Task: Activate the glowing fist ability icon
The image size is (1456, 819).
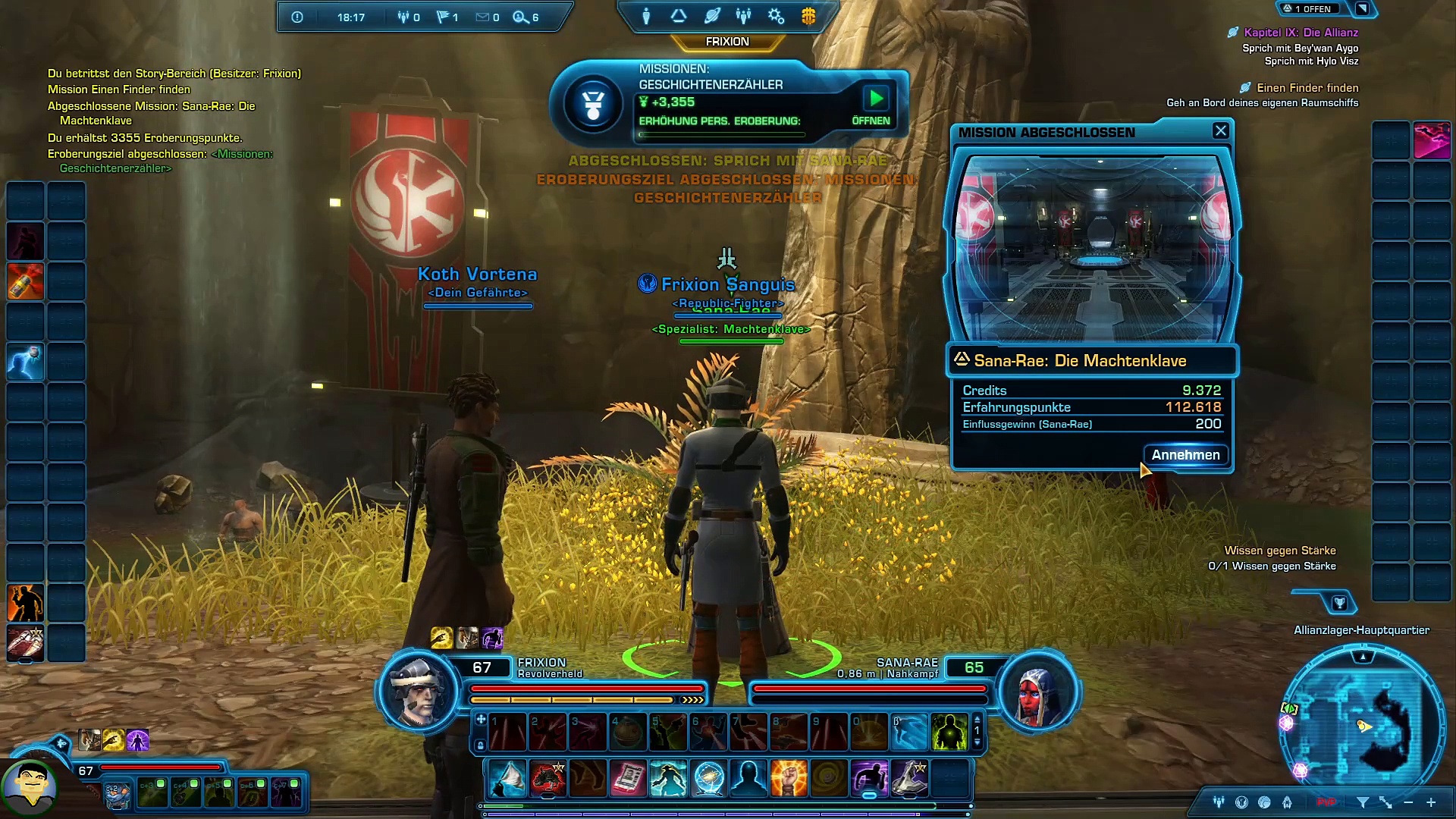Action: click(x=789, y=779)
